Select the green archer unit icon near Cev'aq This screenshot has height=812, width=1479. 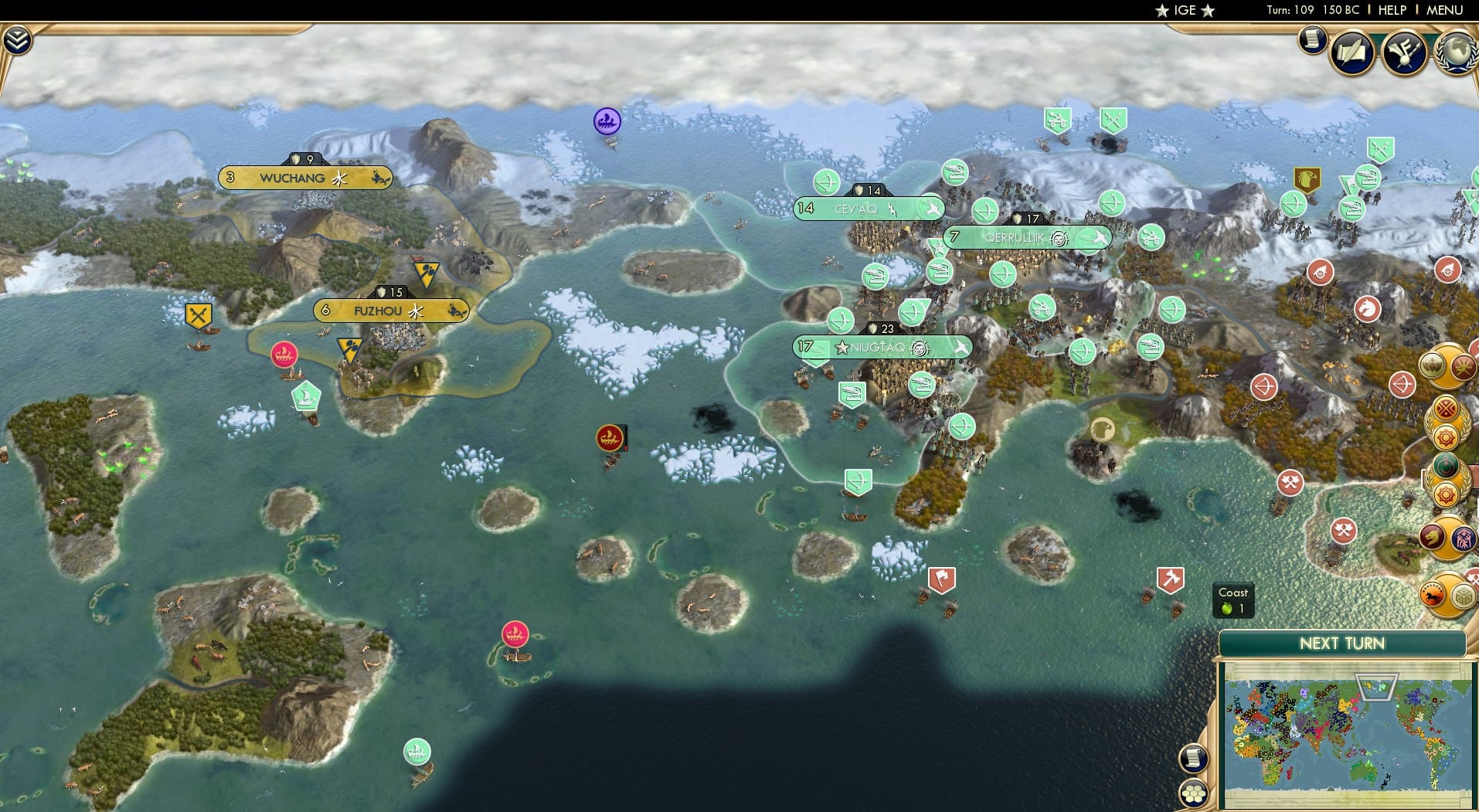point(828,183)
